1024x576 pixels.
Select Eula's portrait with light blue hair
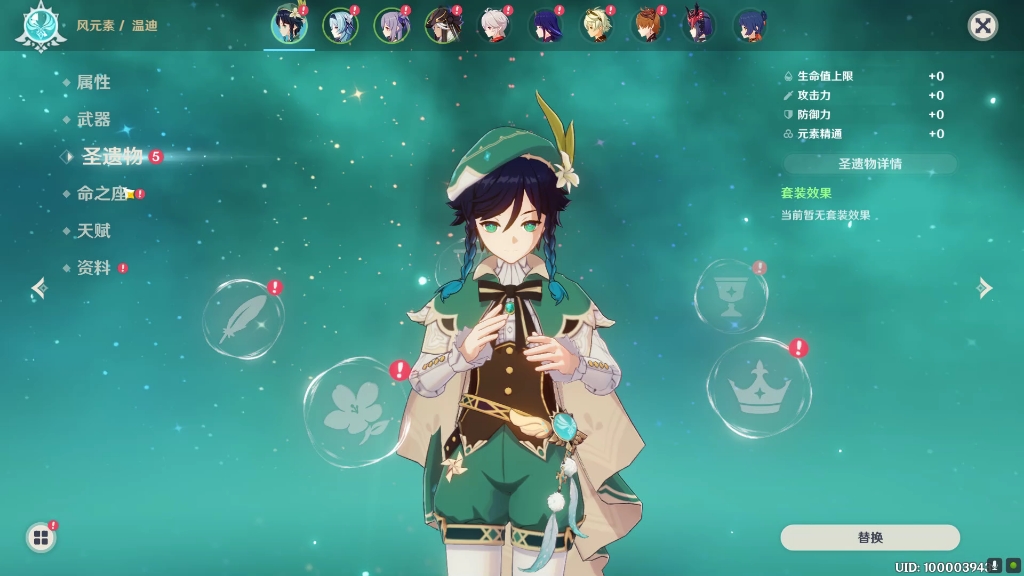(x=340, y=26)
